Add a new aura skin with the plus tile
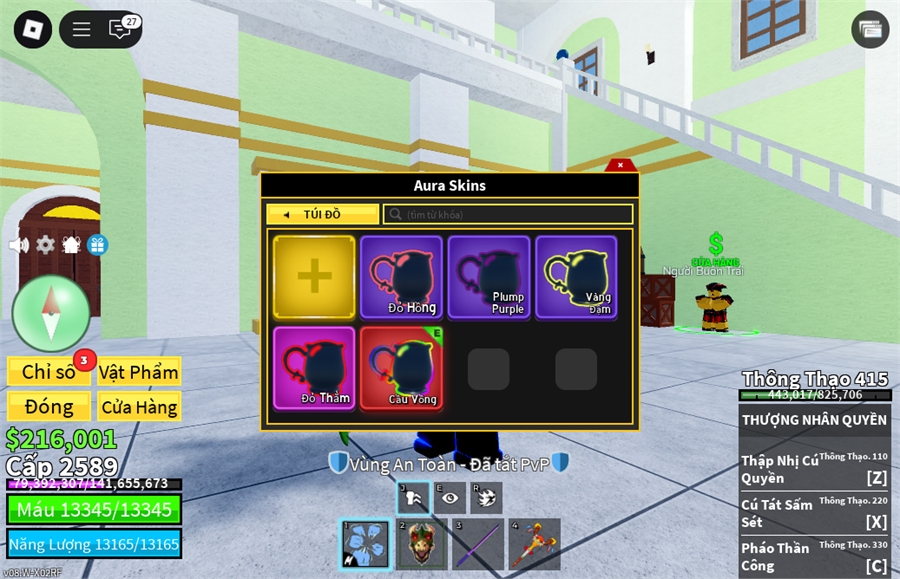The image size is (900, 579). (x=314, y=277)
